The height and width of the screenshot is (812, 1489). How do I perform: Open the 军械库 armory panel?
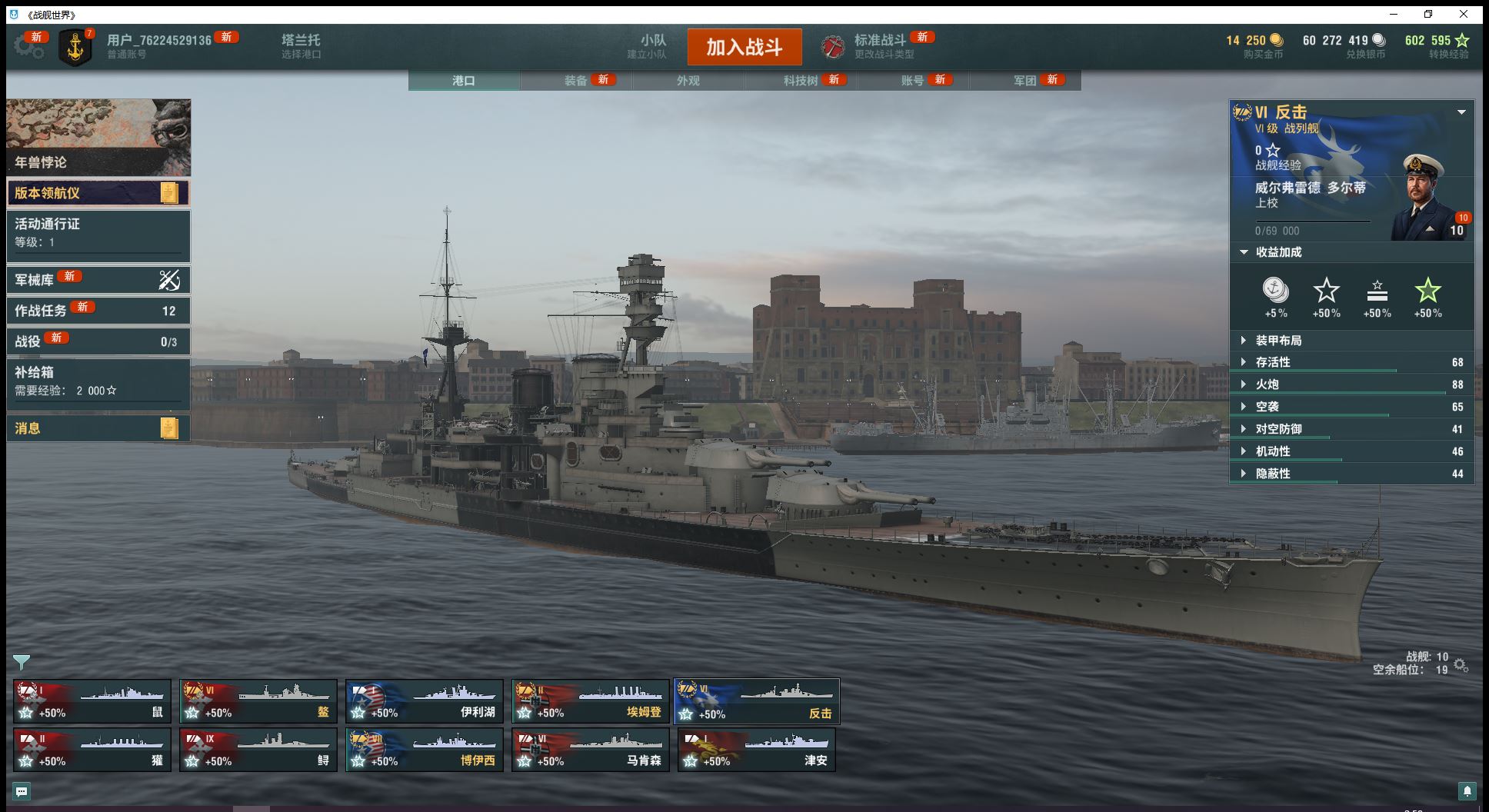(x=98, y=280)
